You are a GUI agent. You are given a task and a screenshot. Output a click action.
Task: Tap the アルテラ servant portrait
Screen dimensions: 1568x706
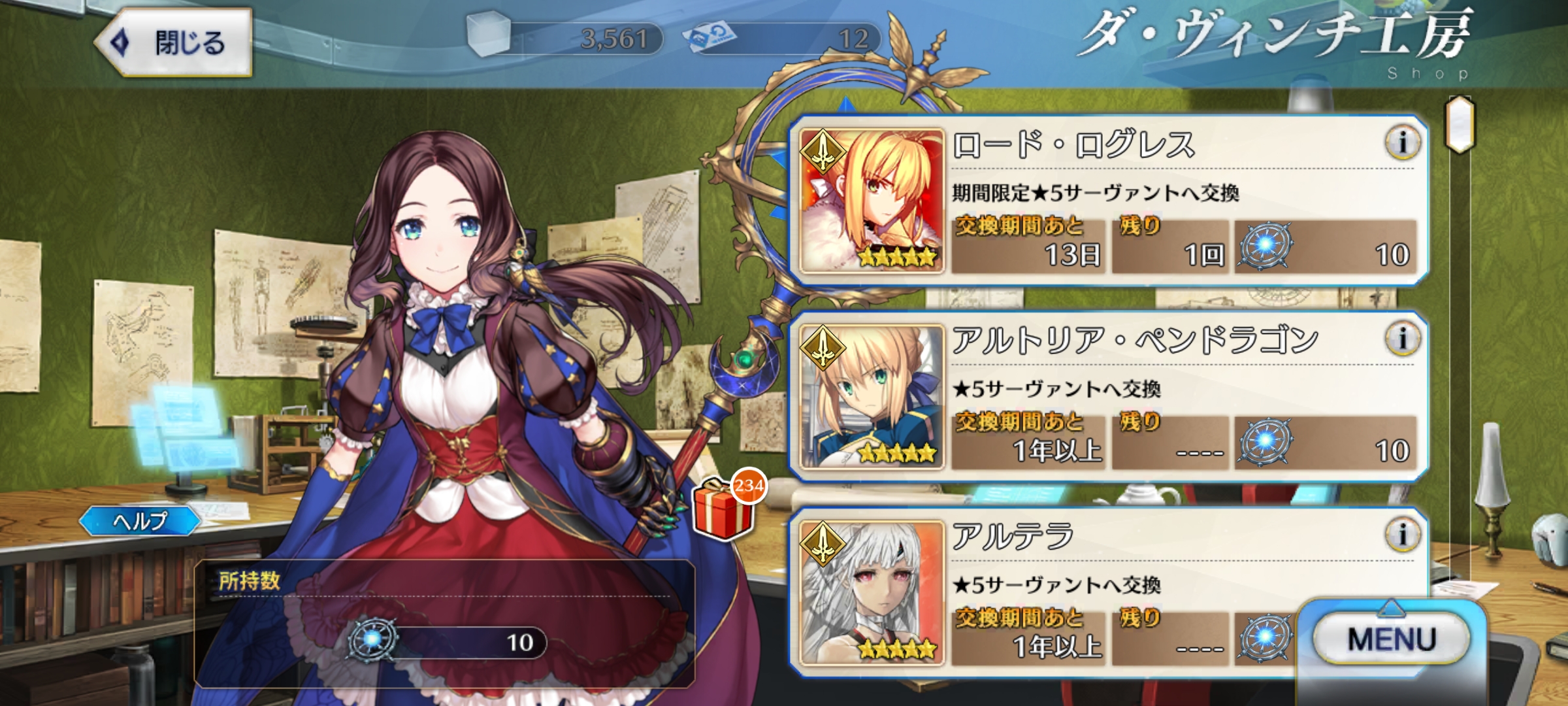[x=872, y=592]
